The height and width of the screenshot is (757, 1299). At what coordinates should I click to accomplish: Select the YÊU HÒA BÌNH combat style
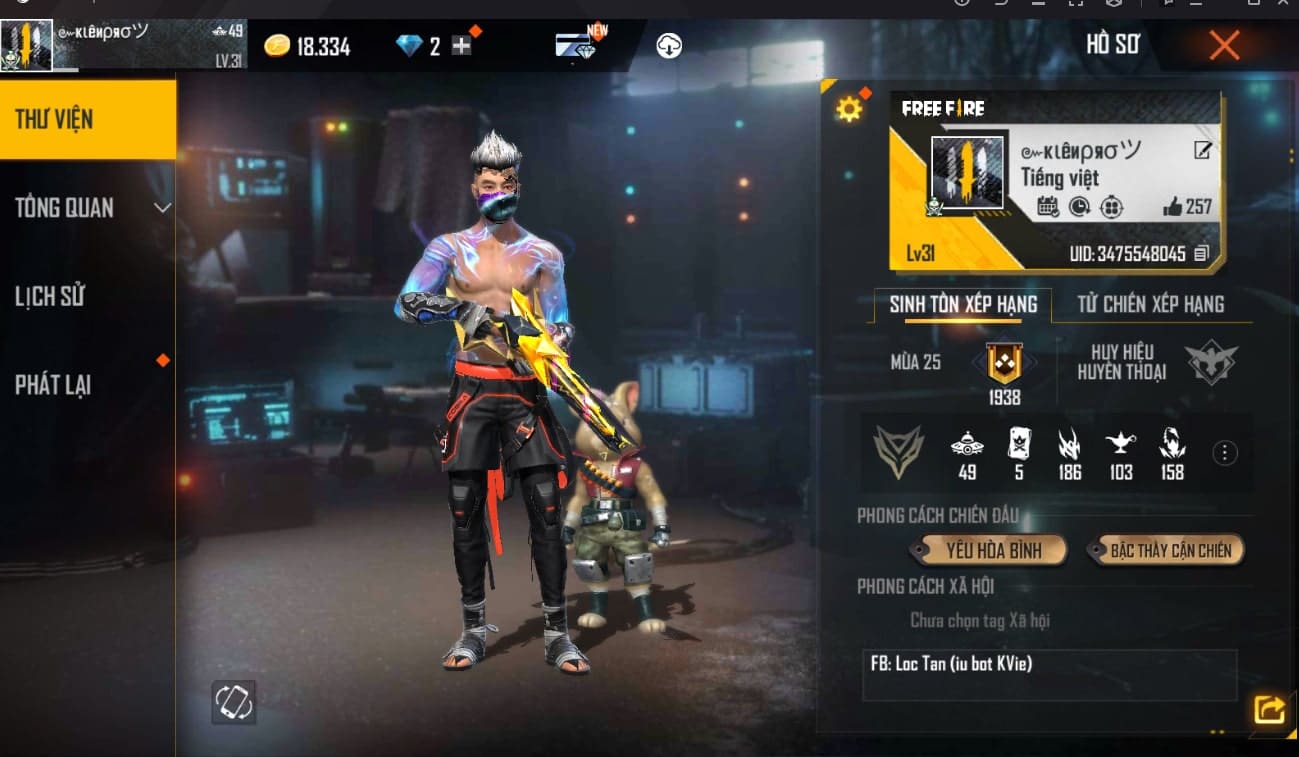988,549
